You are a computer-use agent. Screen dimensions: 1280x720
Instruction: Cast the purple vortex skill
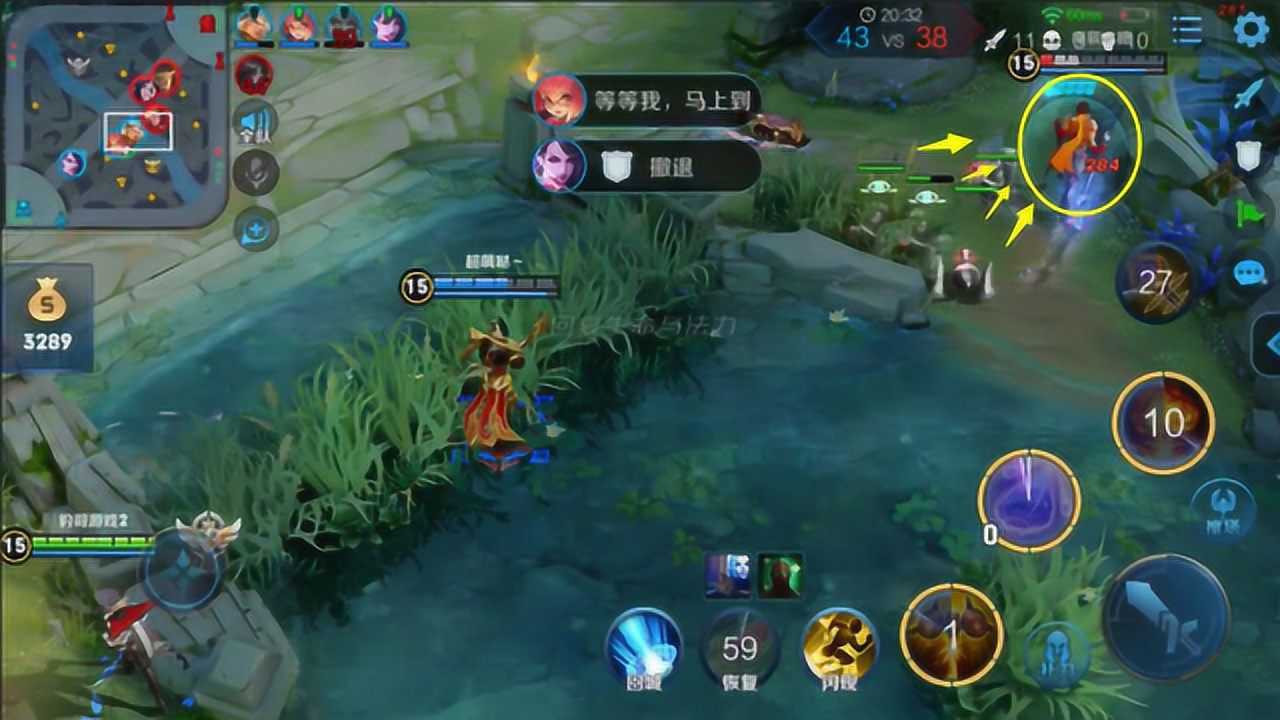click(x=1028, y=500)
